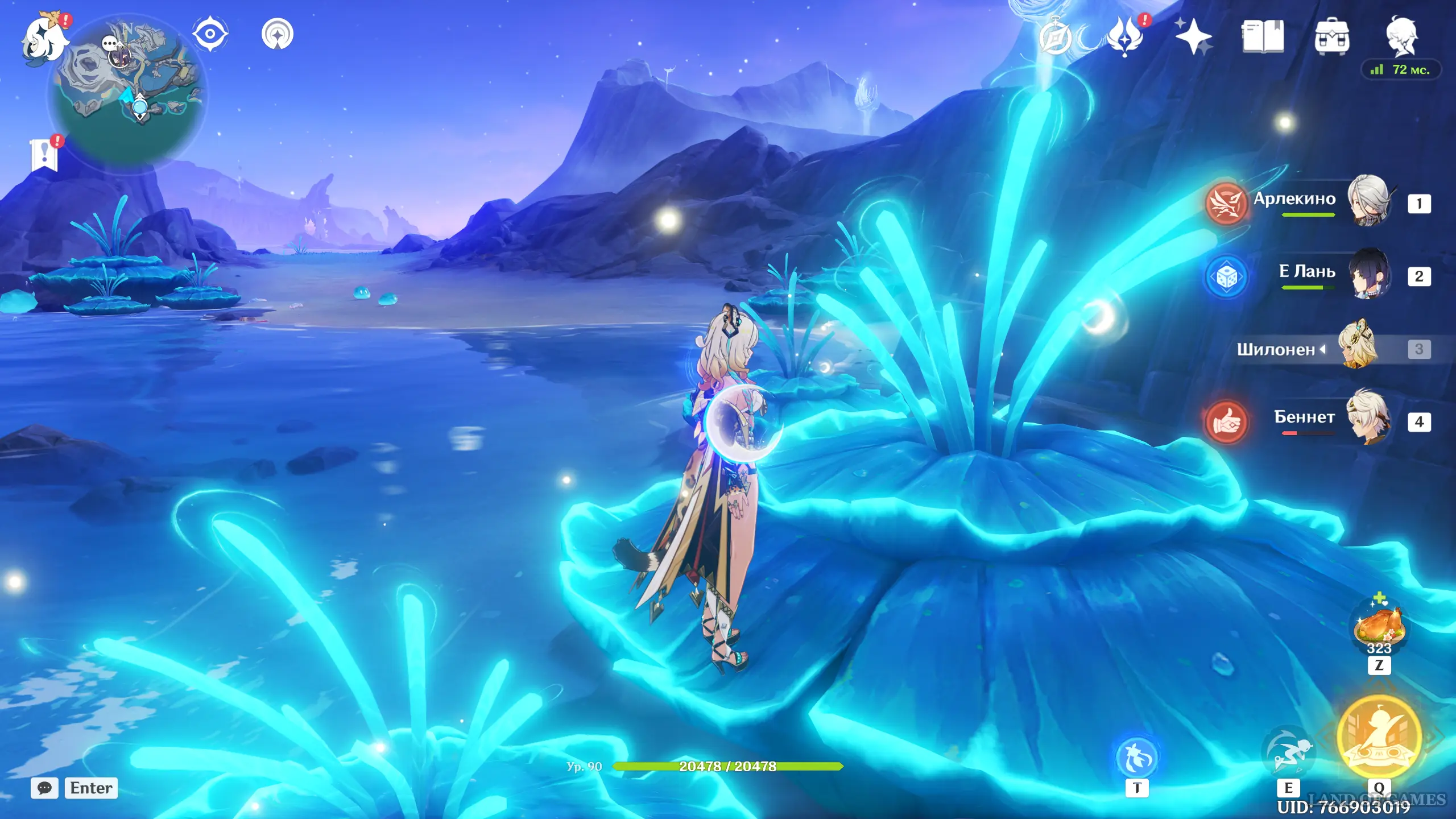Open the chat speech bubble button
1456x819 pixels.
tap(44, 788)
